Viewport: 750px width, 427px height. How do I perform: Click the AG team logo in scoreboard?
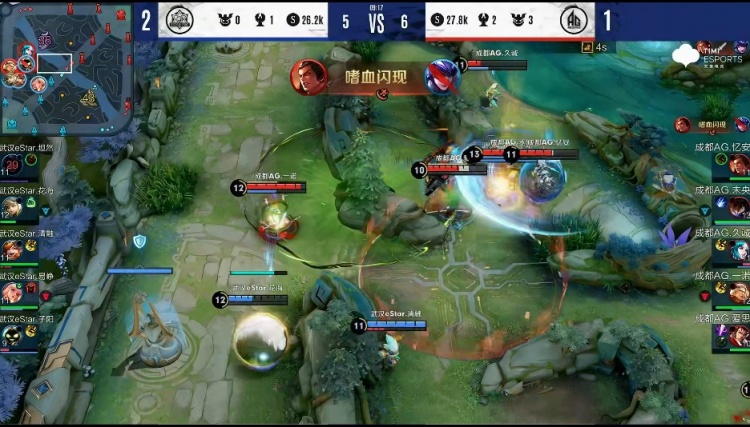pos(575,20)
